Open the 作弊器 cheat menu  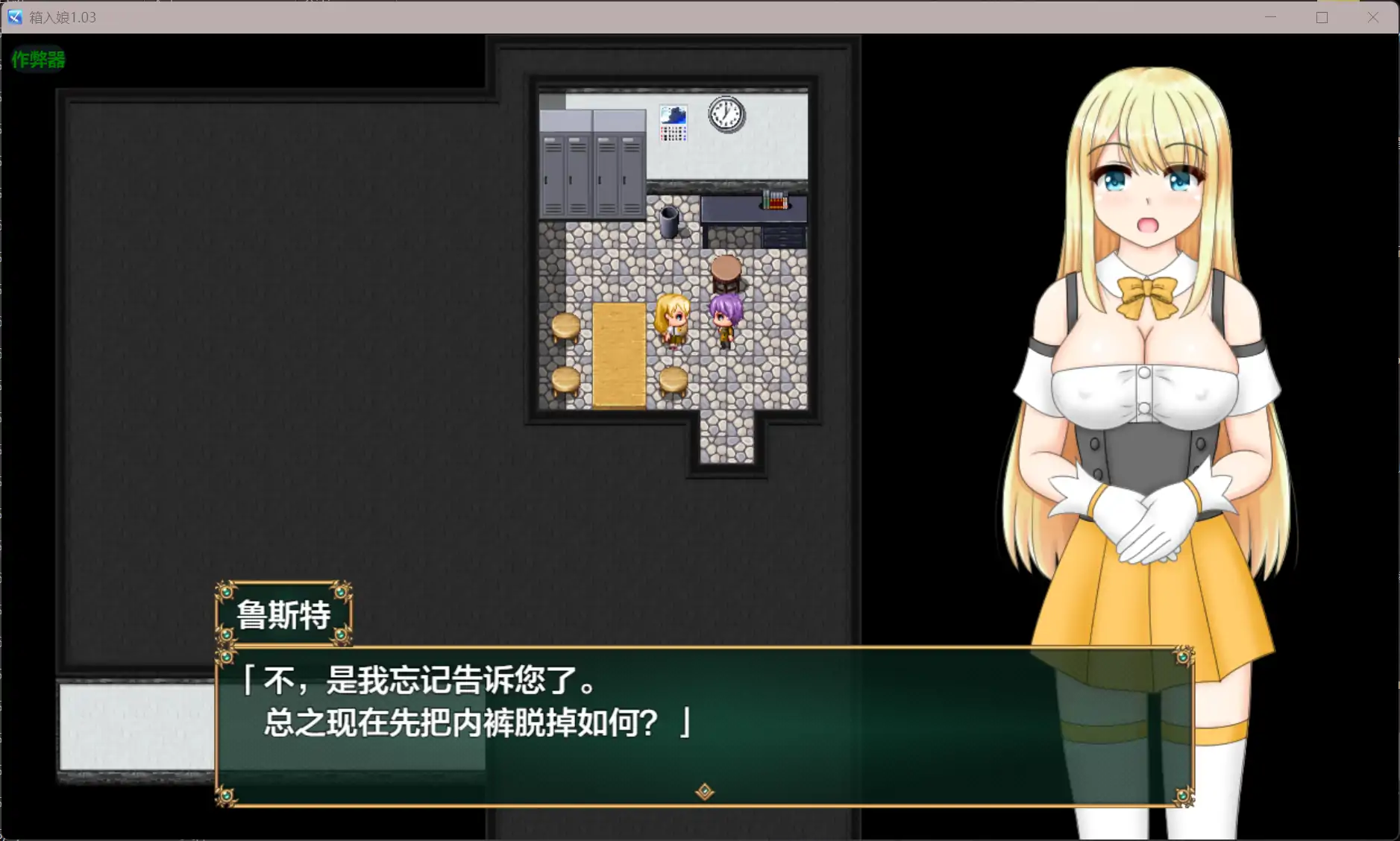pyautogui.click(x=37, y=60)
